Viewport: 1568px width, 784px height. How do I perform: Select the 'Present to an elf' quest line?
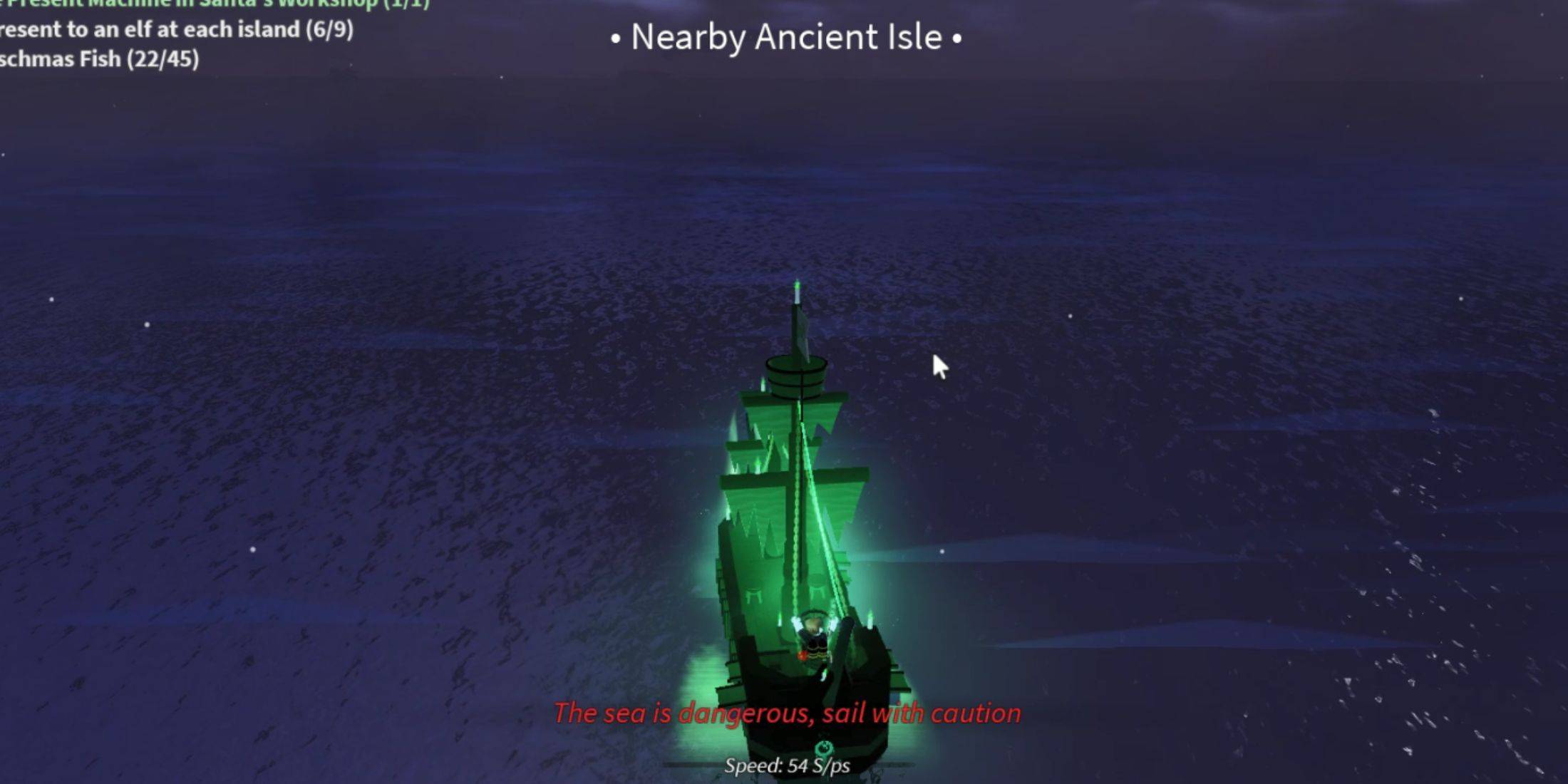pyautogui.click(x=175, y=30)
